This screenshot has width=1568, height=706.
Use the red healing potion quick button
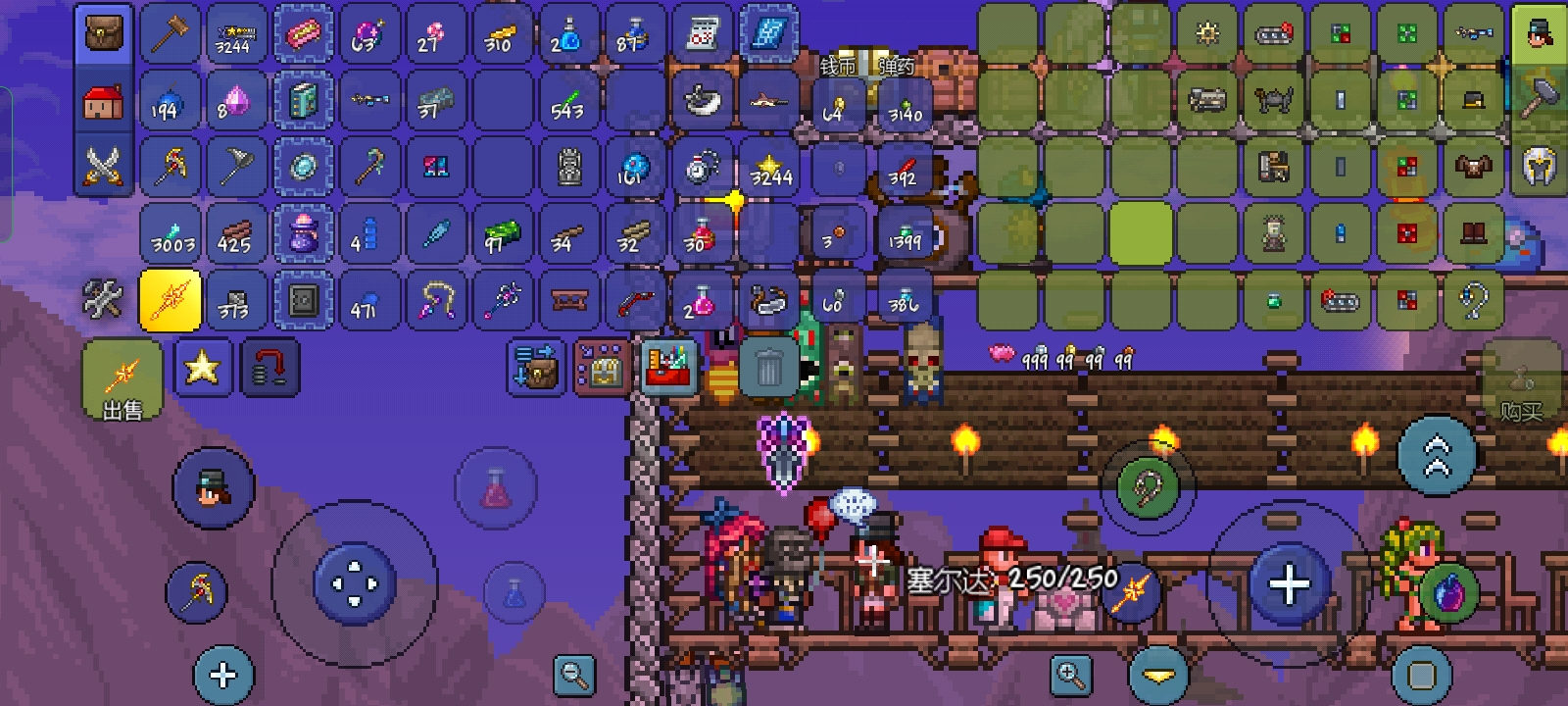coord(496,487)
